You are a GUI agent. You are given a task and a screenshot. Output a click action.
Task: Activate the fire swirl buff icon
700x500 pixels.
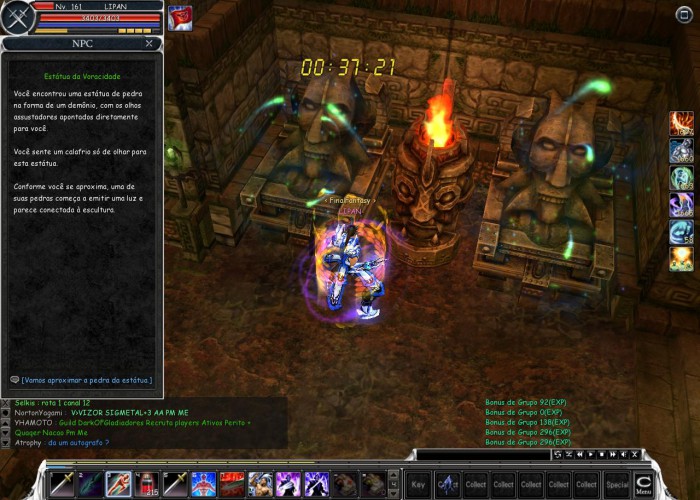pos(681,124)
